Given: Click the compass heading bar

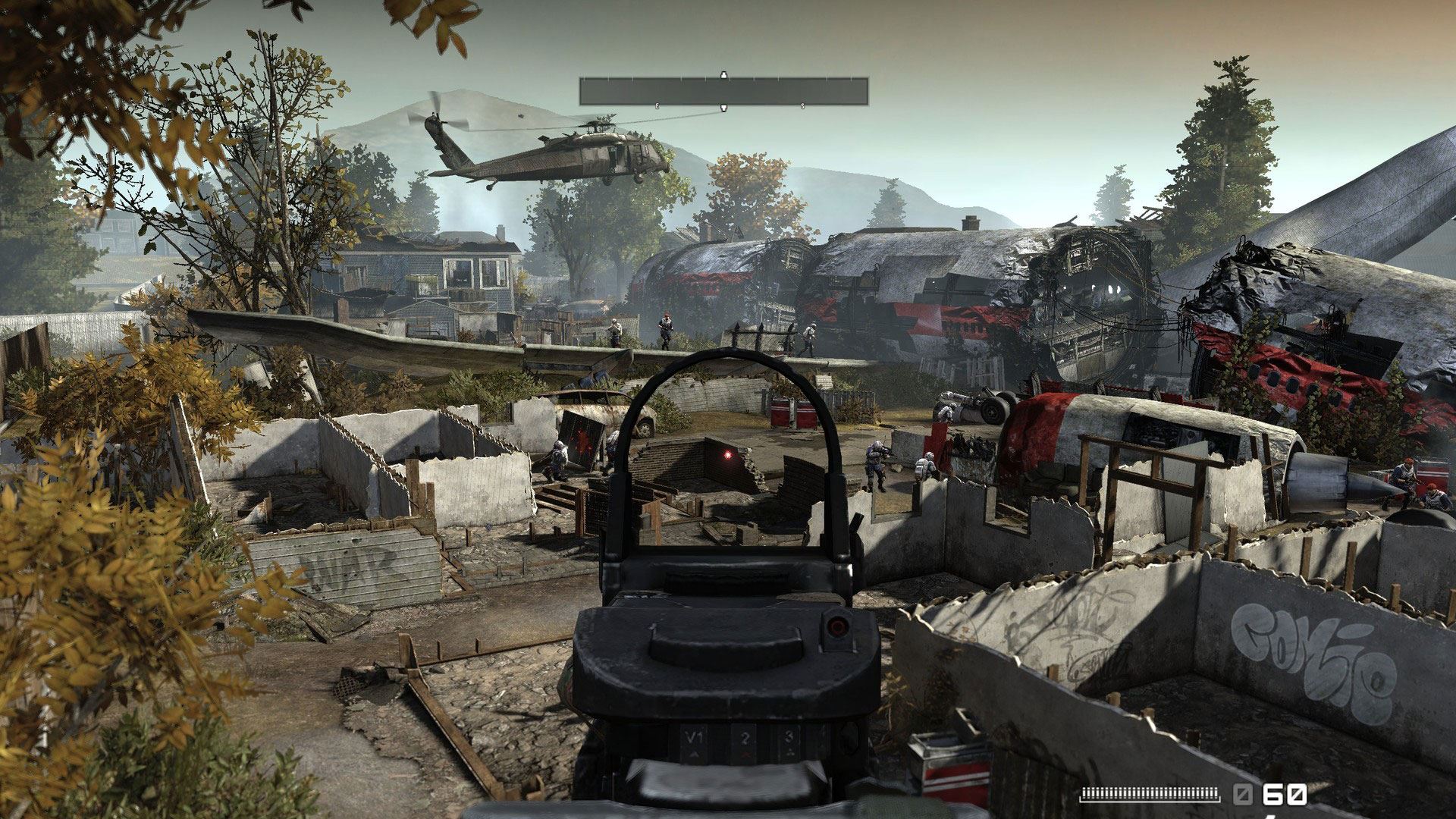Looking at the screenshot, I should [x=723, y=91].
